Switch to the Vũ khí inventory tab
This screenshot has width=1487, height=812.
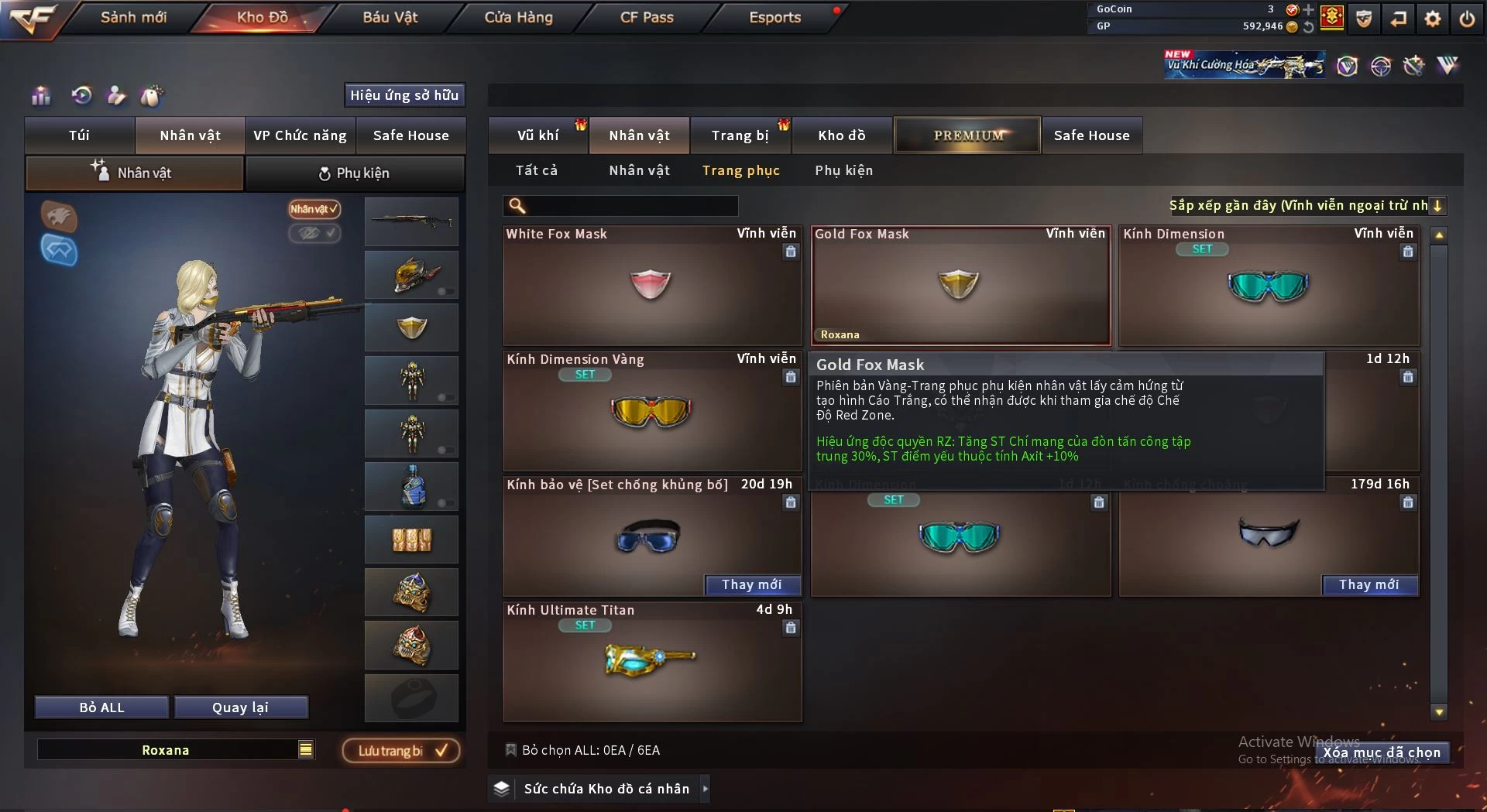click(537, 135)
